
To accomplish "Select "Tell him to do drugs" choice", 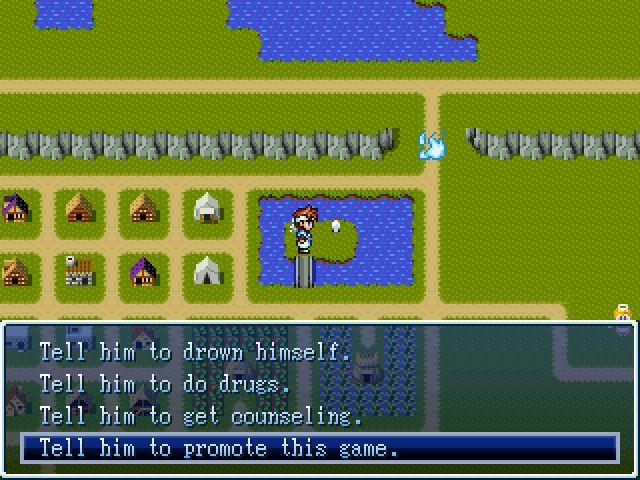I will point(164,384).
